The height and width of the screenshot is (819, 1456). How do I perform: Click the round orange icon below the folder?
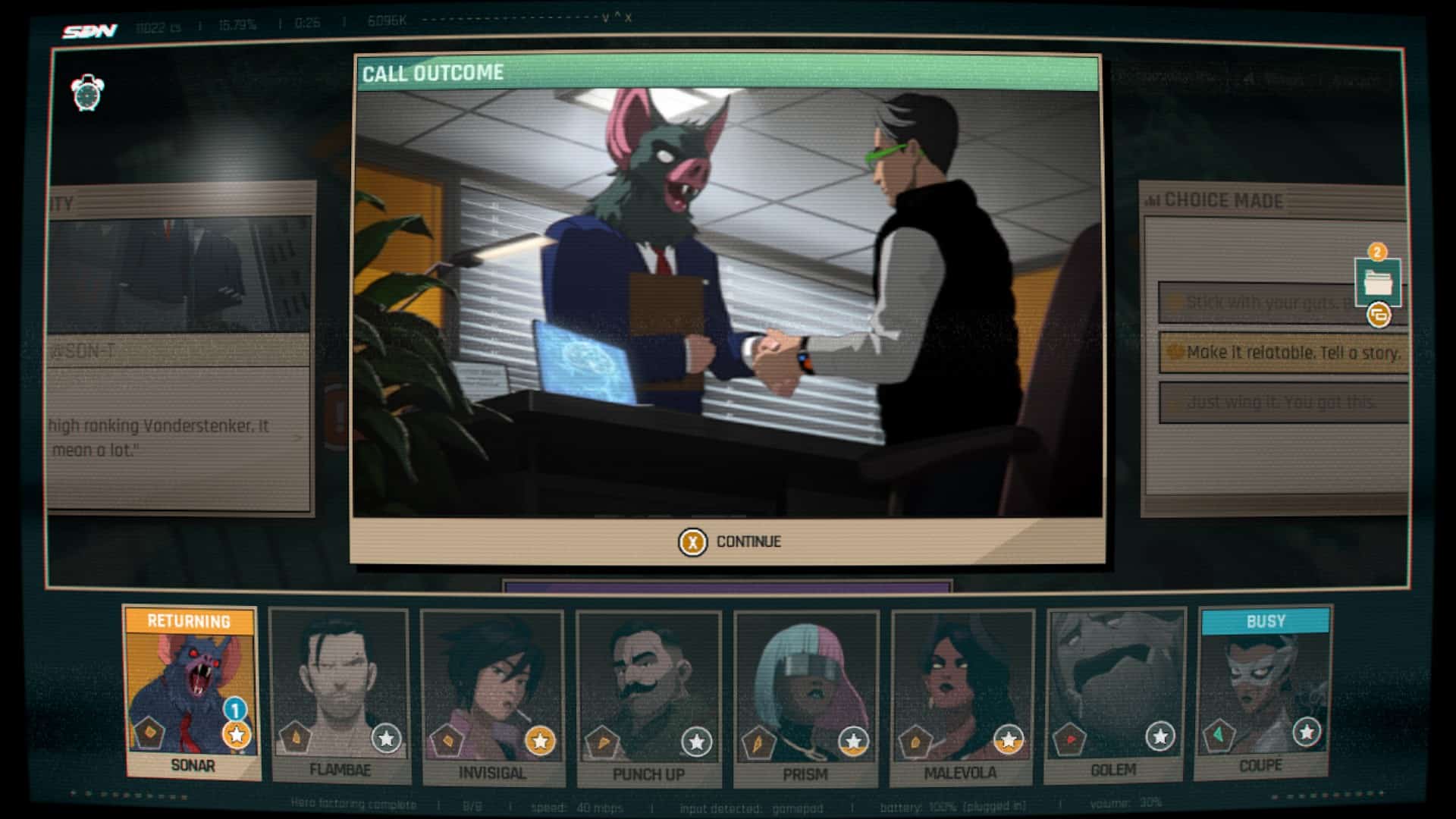(x=1379, y=315)
